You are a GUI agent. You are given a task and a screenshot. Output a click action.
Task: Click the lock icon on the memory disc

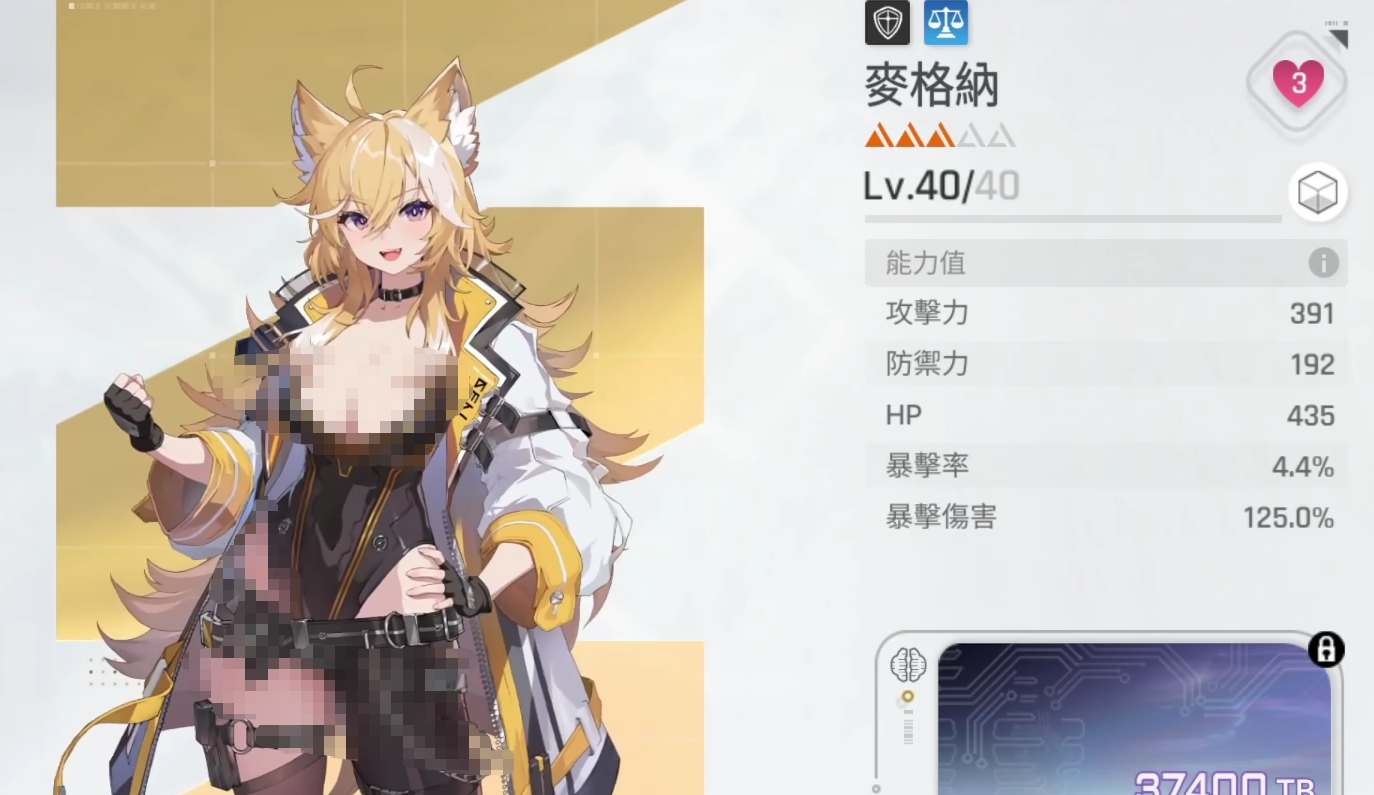1328,649
